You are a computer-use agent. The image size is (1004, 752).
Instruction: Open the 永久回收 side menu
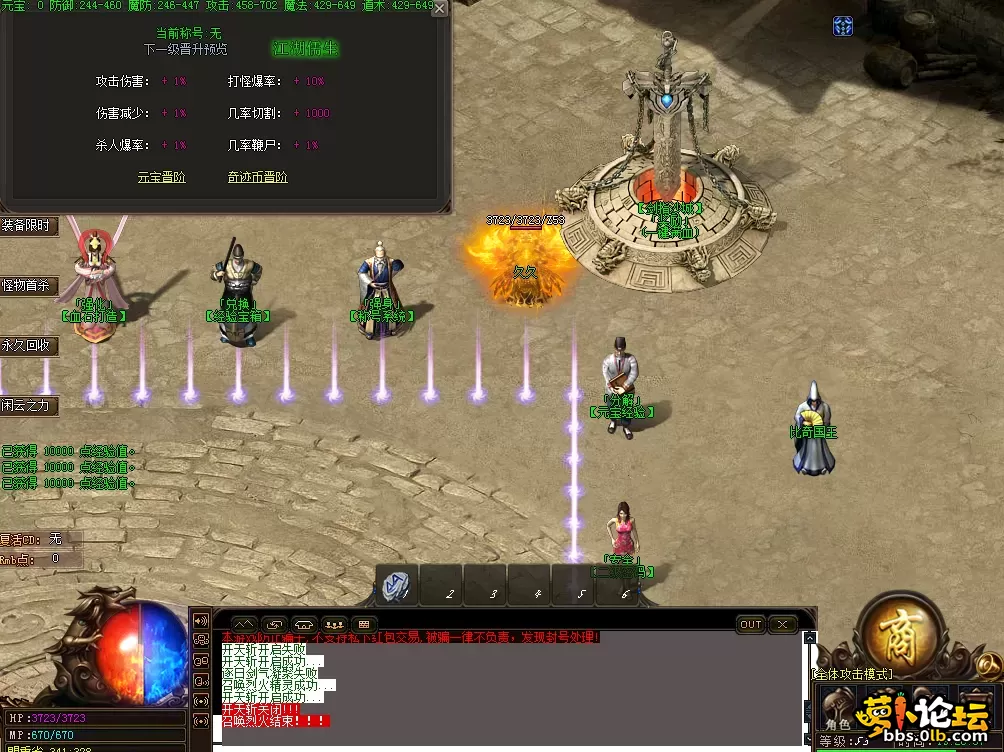(26, 345)
